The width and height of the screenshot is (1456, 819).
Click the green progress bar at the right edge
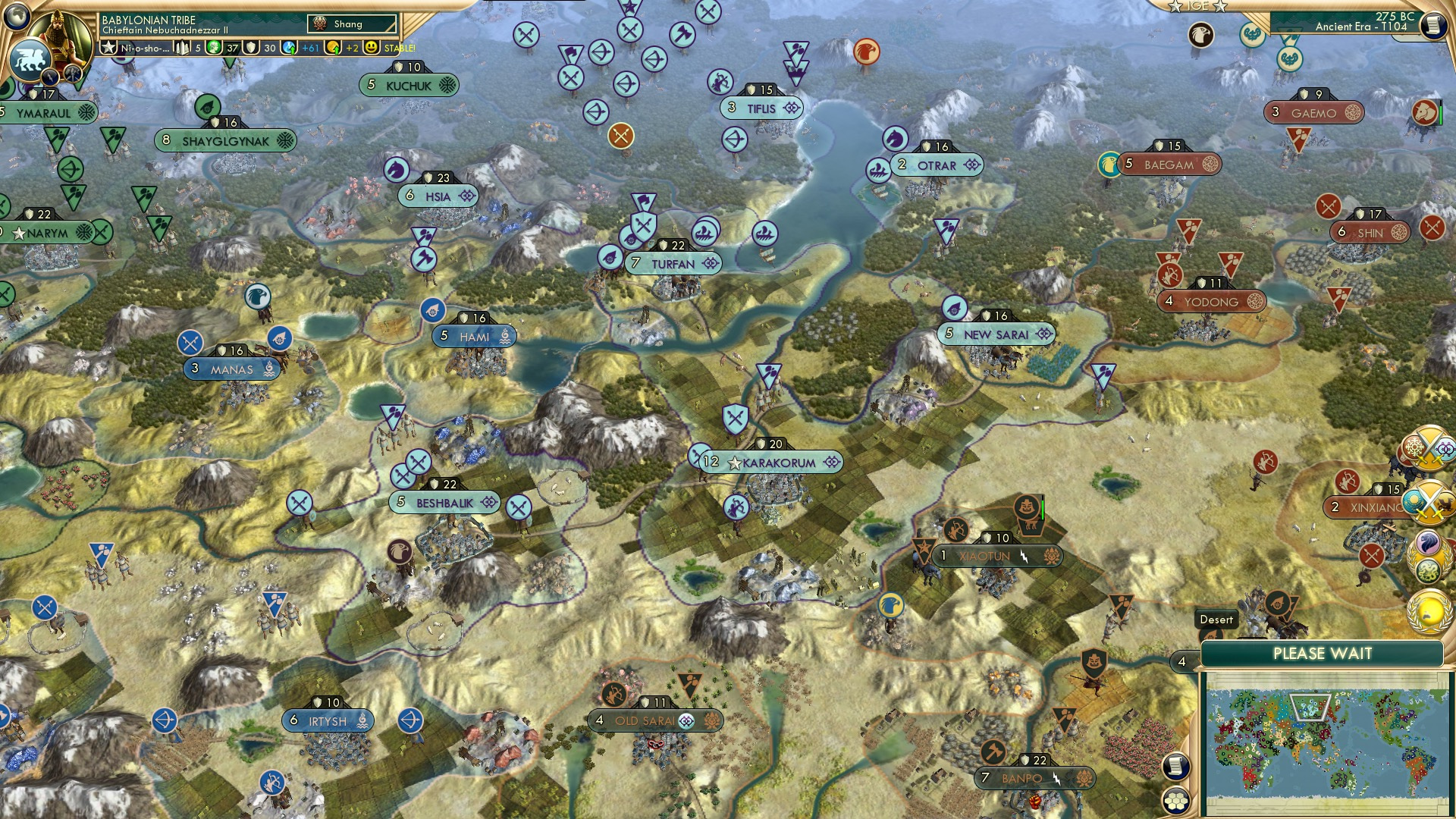click(1441, 115)
